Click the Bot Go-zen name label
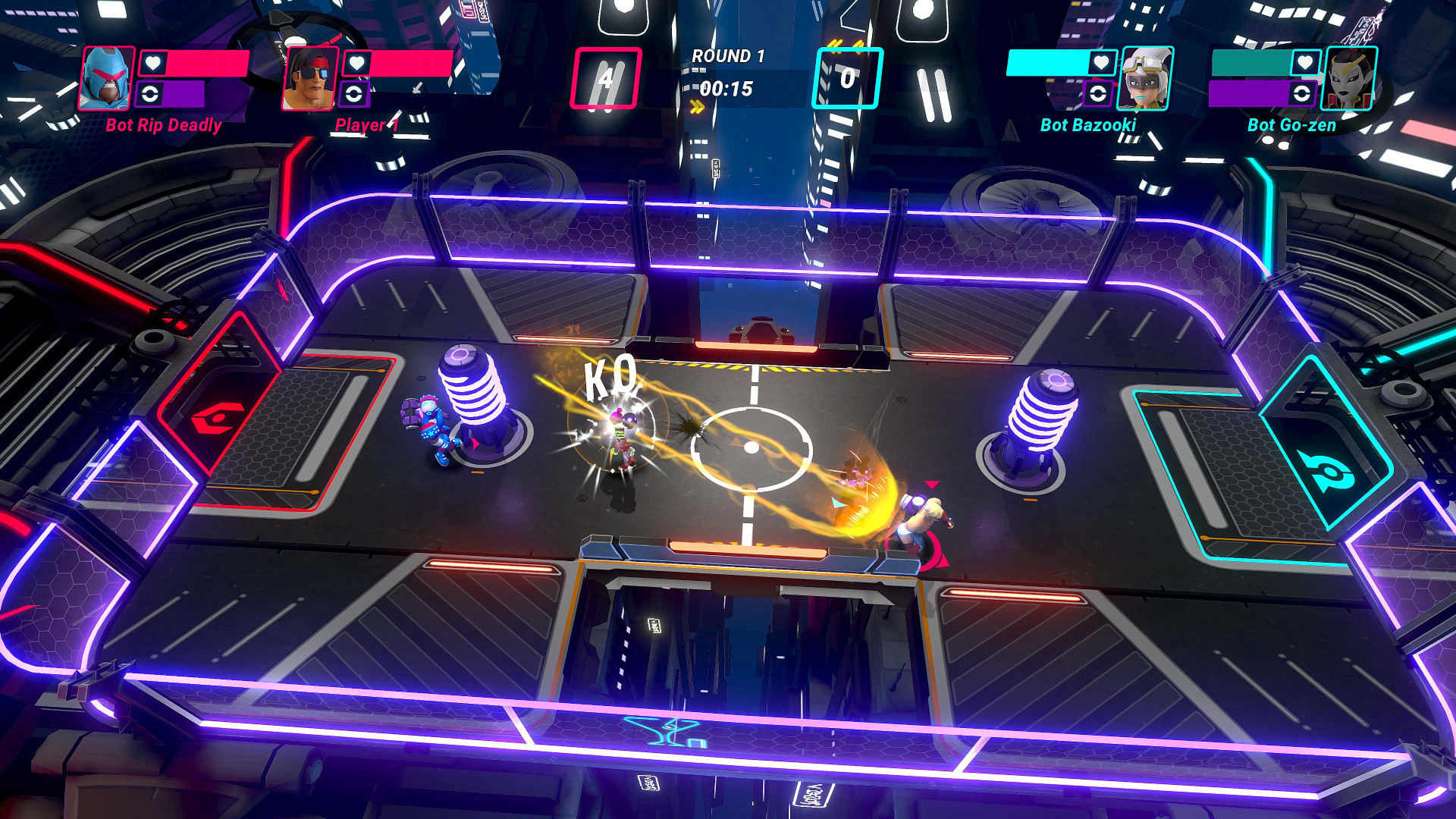1456x819 pixels. (1291, 125)
